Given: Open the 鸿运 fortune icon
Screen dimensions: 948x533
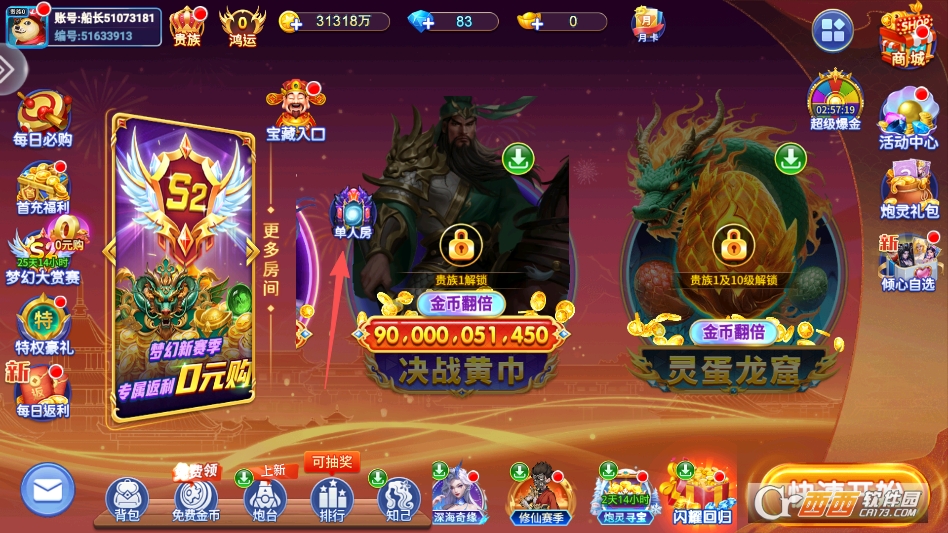Looking at the screenshot, I should pos(242,24).
